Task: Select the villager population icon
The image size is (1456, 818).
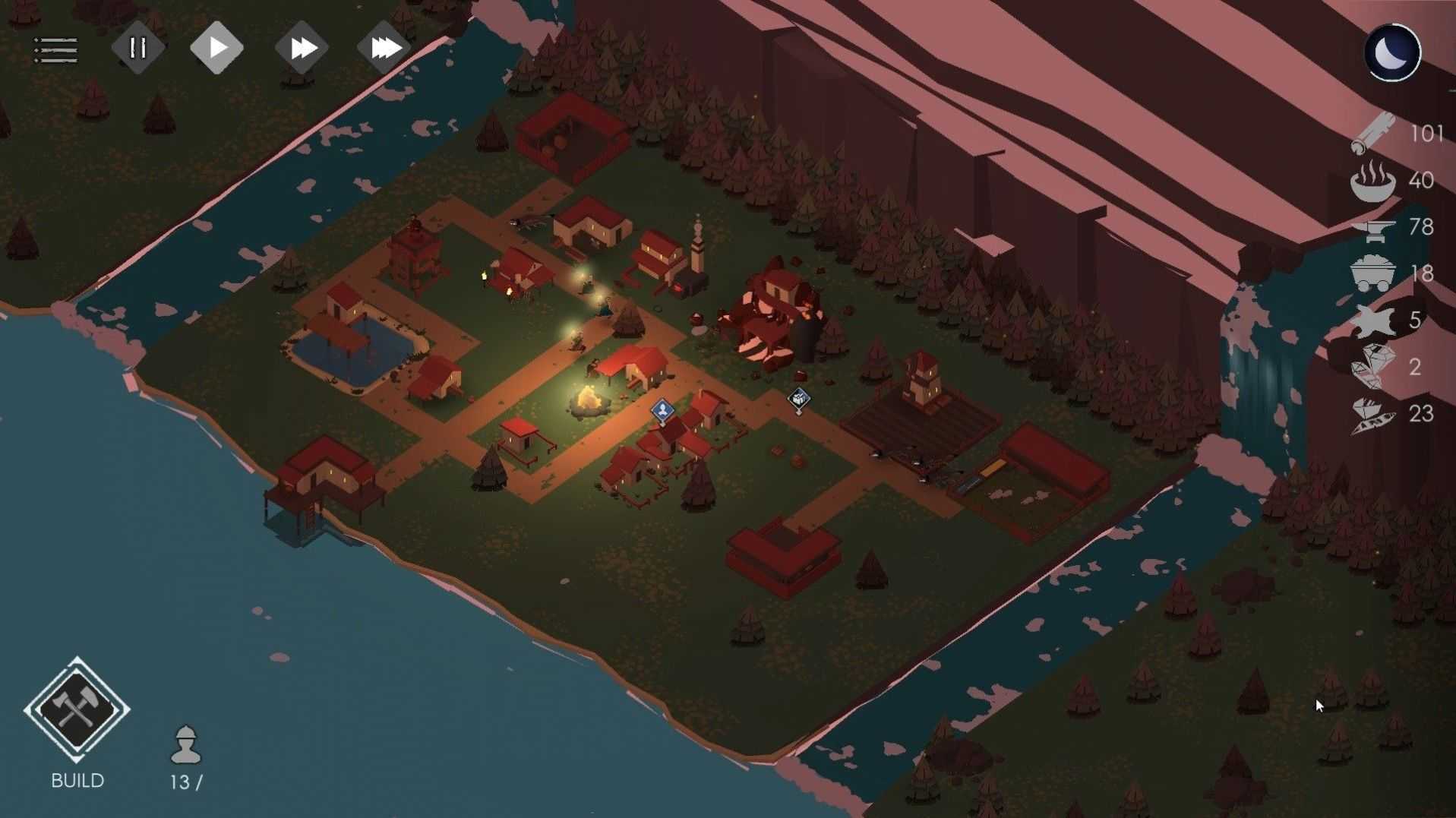Action: point(185,744)
